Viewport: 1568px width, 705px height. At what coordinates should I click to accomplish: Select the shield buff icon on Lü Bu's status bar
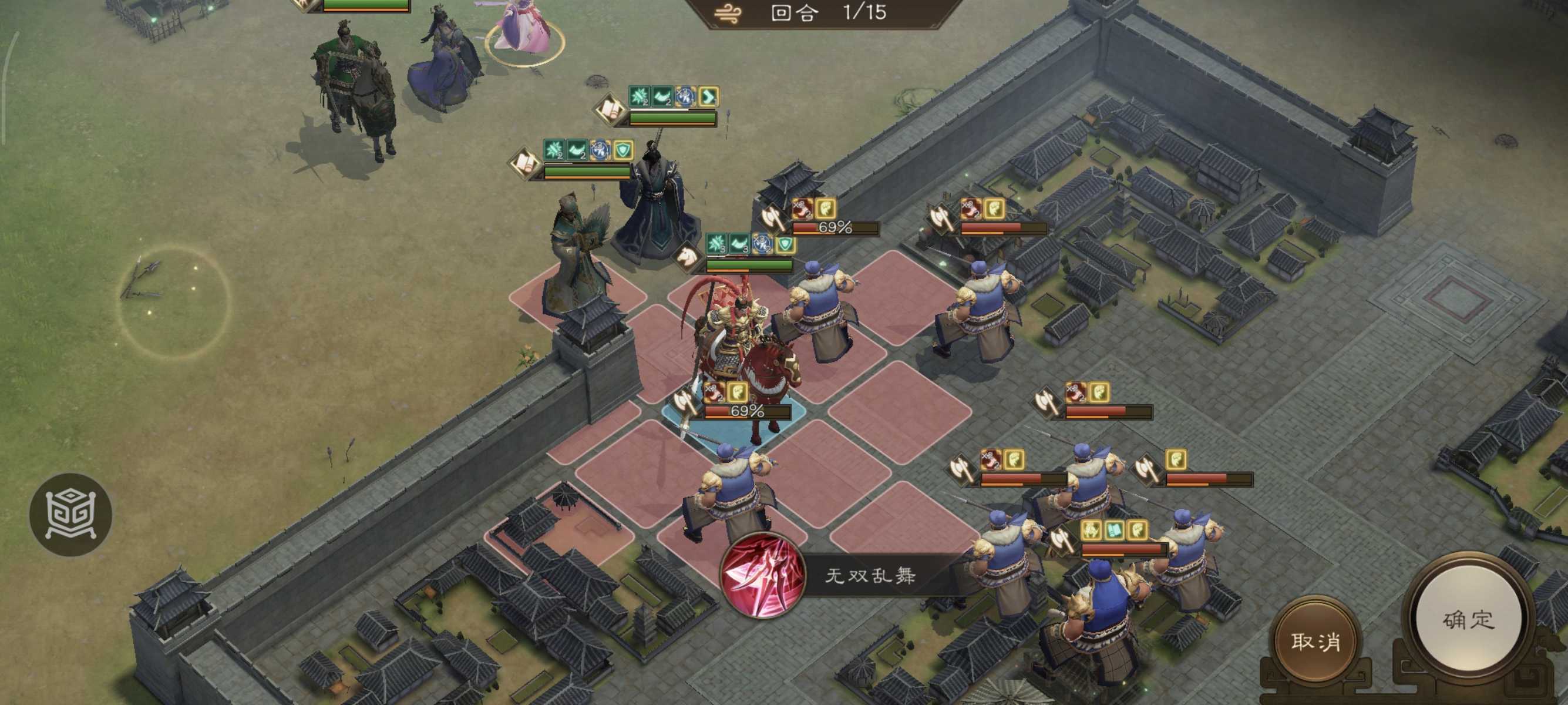pos(786,245)
